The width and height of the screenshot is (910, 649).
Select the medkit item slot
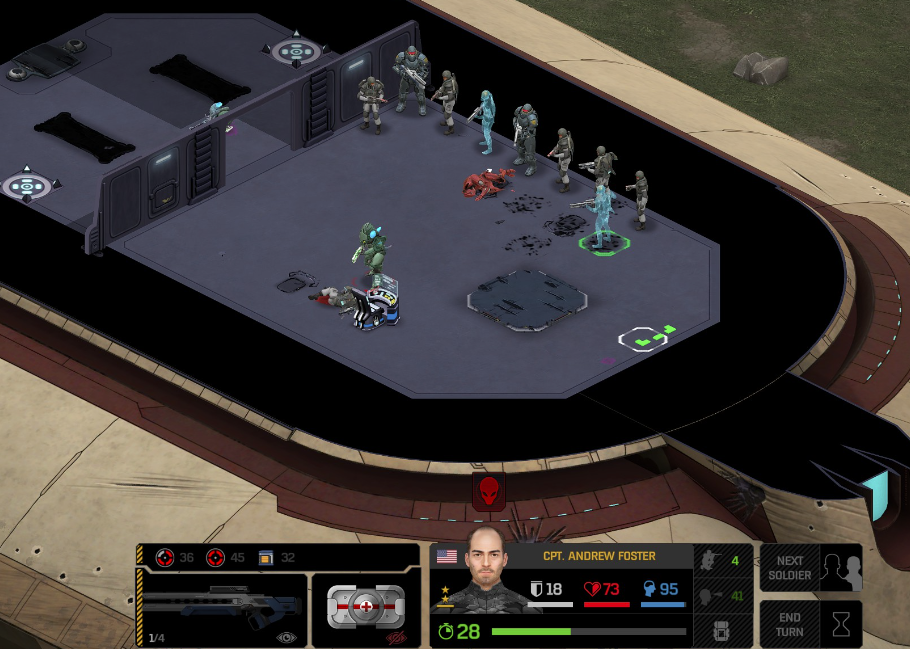tap(365, 607)
